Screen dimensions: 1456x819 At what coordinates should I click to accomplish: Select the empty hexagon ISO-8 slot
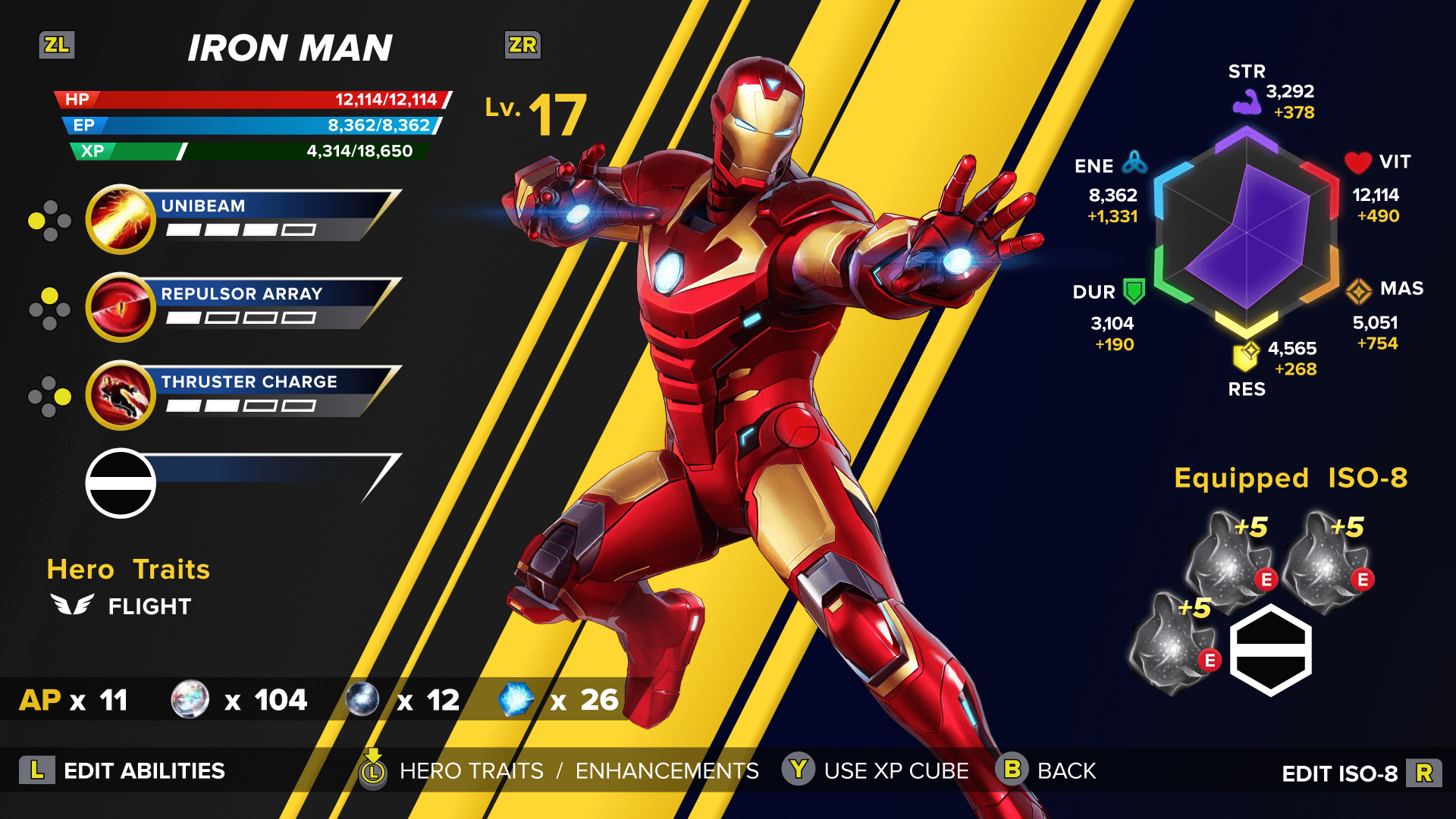1270,650
